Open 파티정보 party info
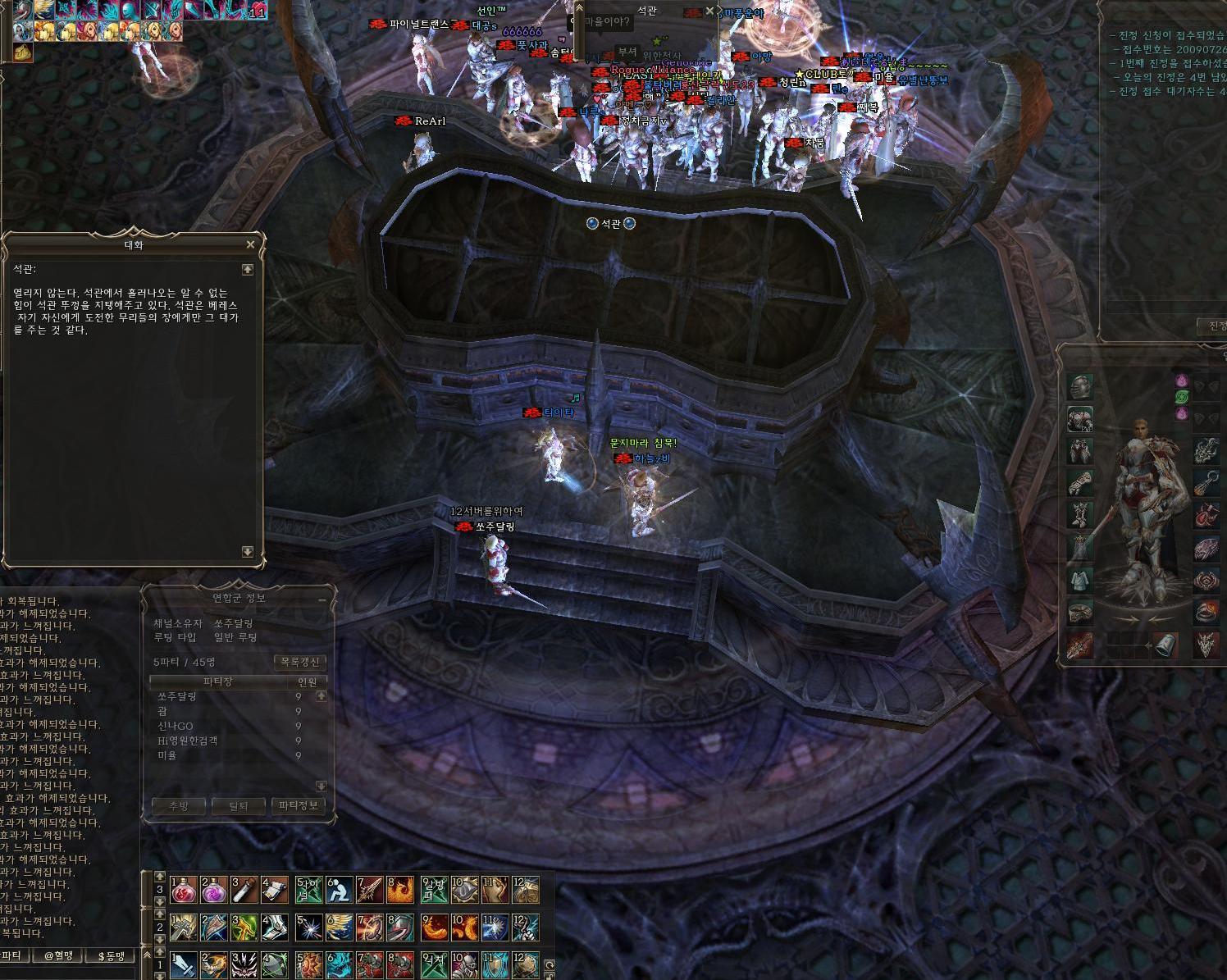 coord(299,806)
